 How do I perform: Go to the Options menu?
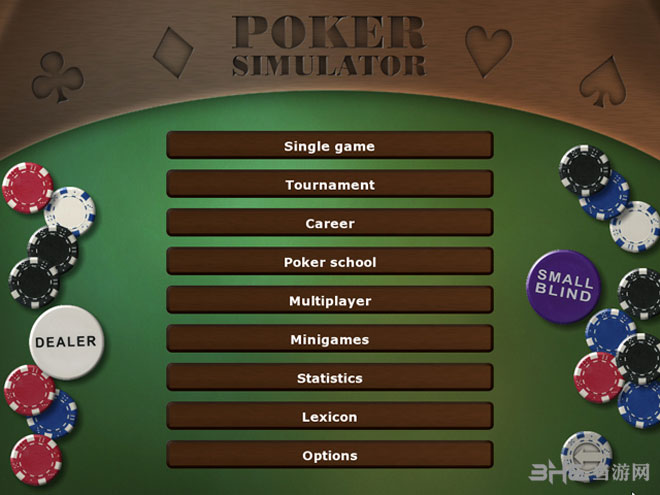[329, 456]
